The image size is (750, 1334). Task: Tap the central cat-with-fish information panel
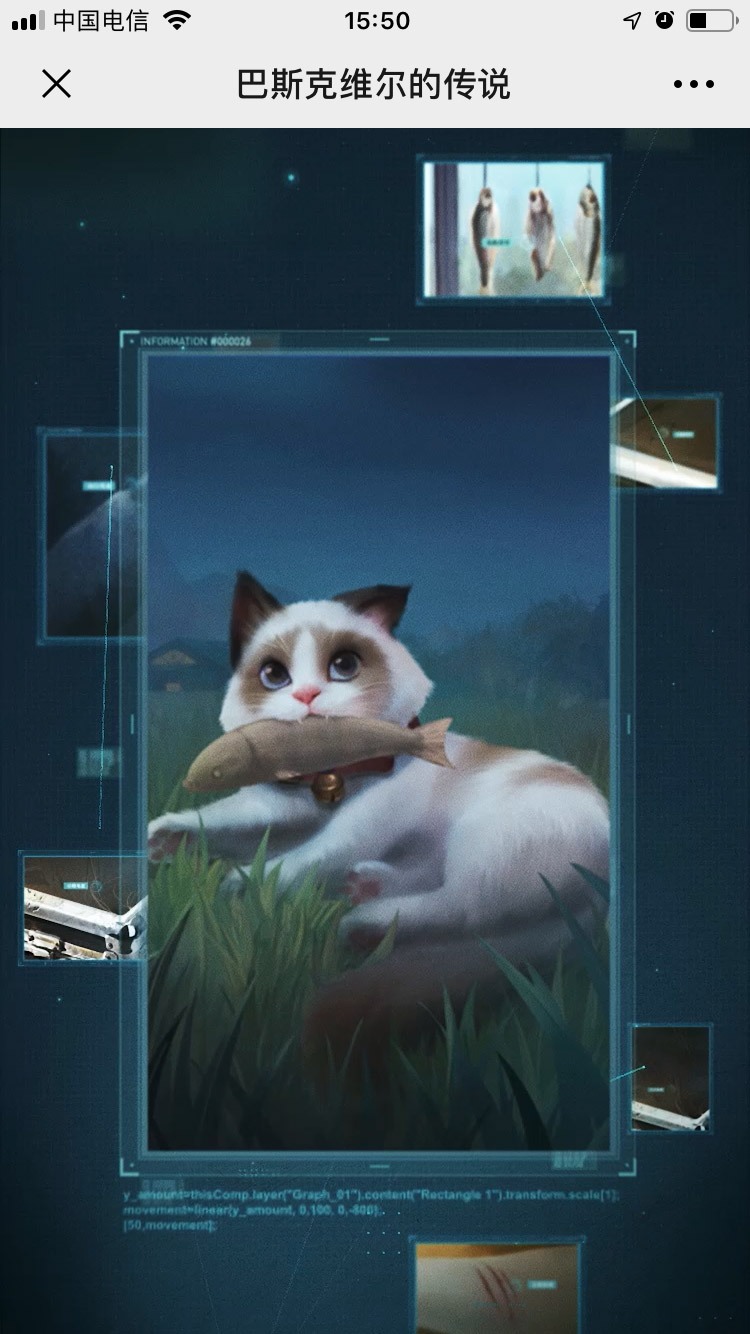point(379,752)
